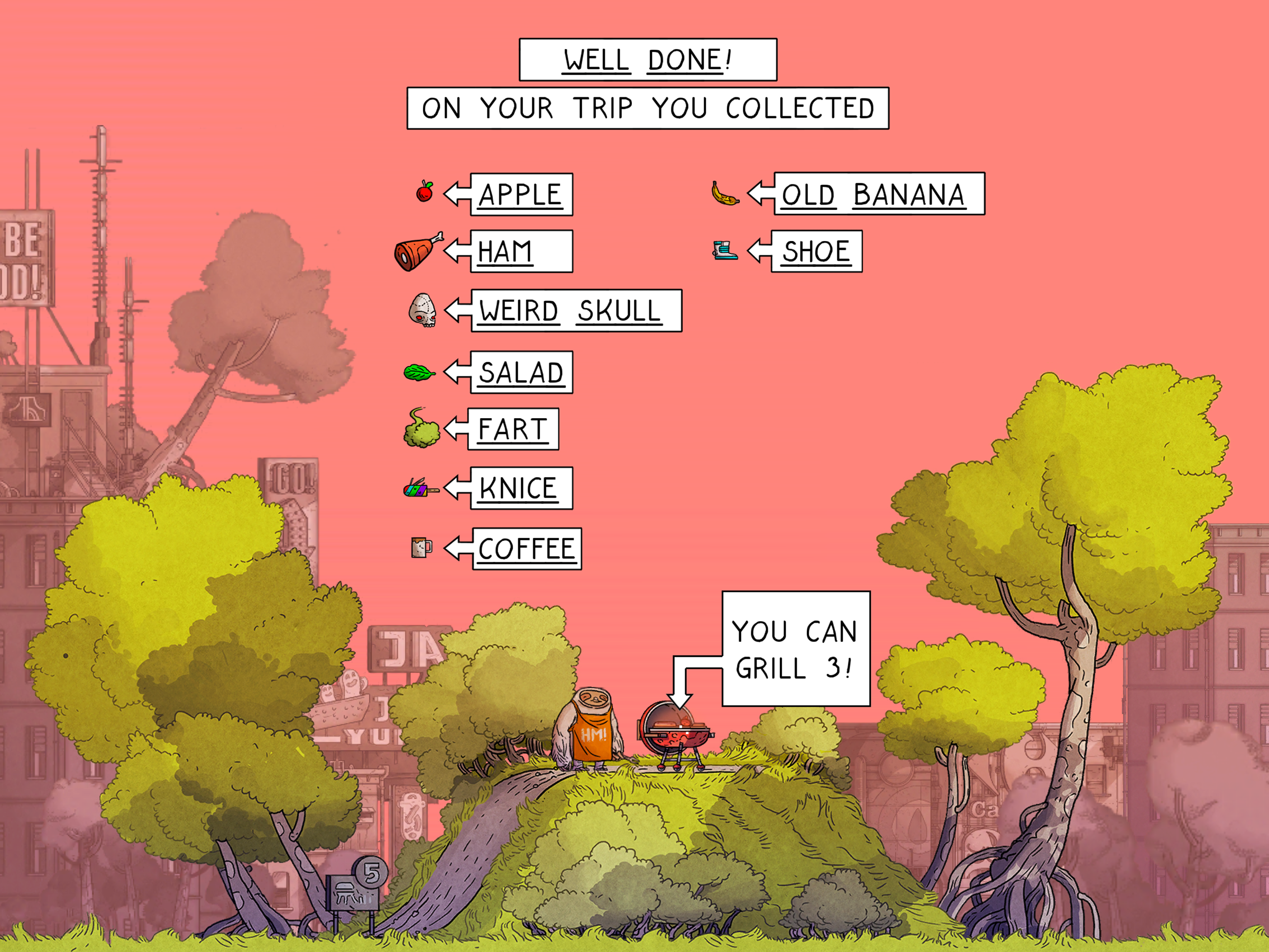The width and height of the screenshot is (1269, 952).
Task: Choose the teal shoe icon
Action: click(x=724, y=250)
